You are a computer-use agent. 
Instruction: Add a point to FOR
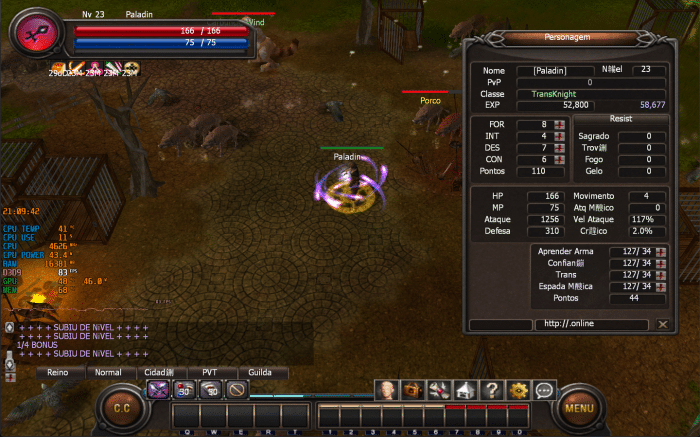click(x=559, y=124)
